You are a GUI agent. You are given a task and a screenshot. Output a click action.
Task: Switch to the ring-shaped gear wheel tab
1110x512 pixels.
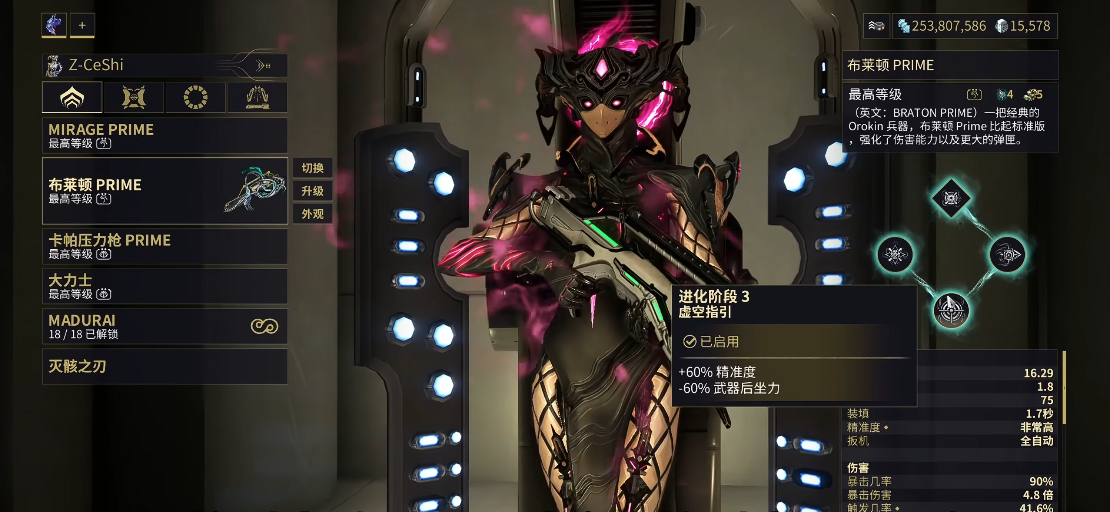(196, 97)
